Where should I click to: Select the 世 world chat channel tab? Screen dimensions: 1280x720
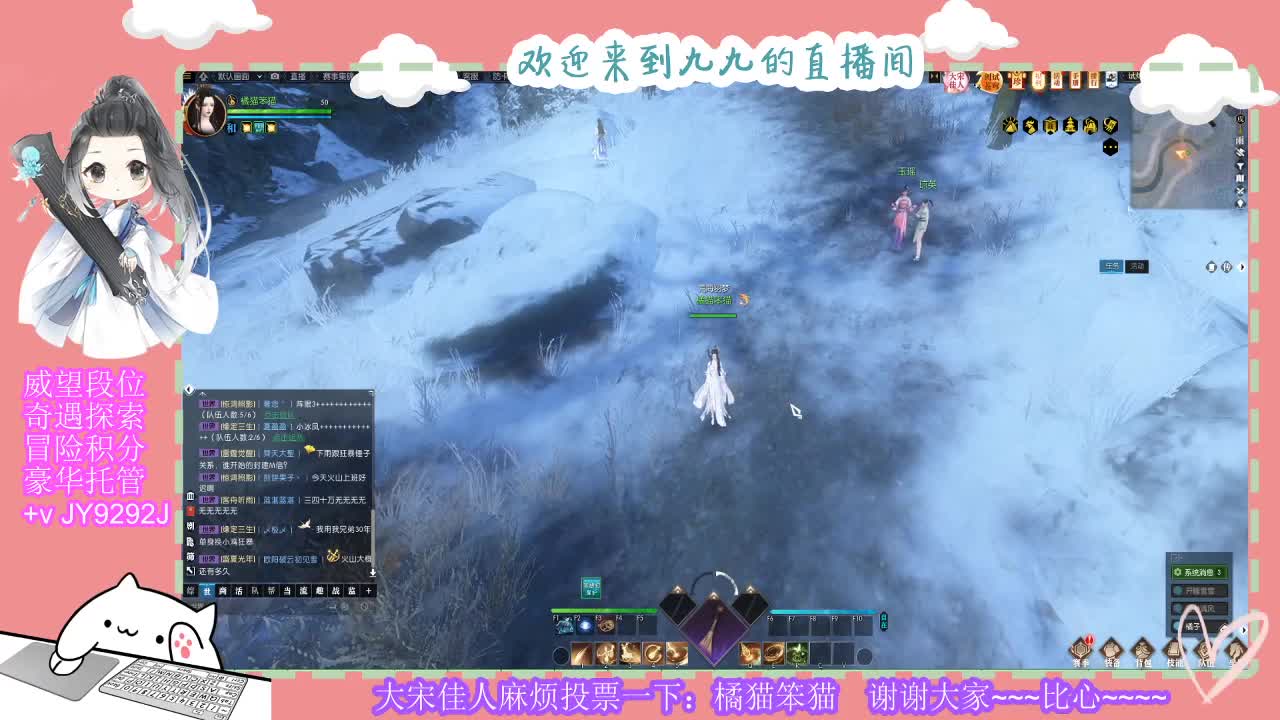[x=209, y=590]
